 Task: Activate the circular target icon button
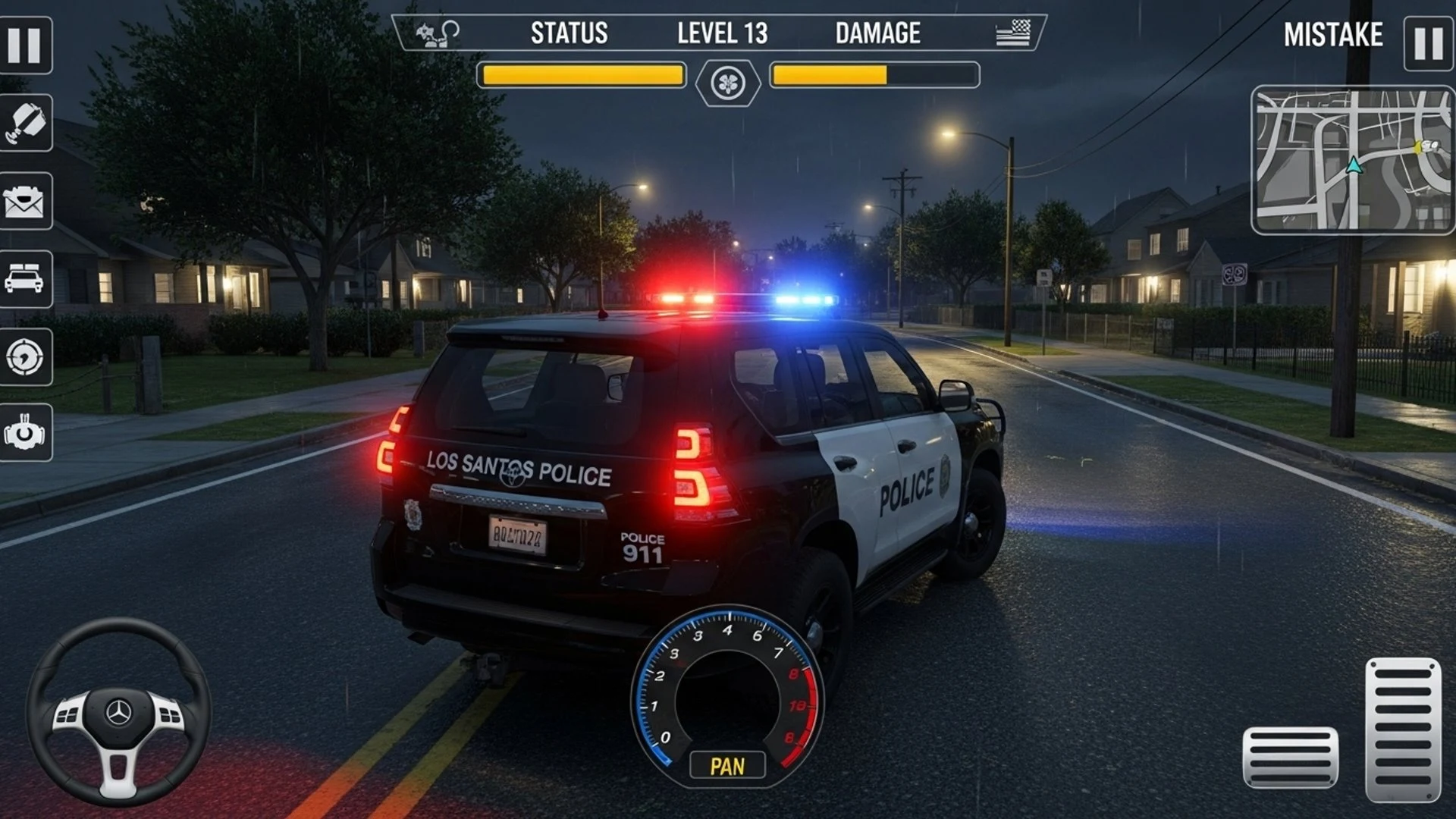pyautogui.click(x=26, y=356)
